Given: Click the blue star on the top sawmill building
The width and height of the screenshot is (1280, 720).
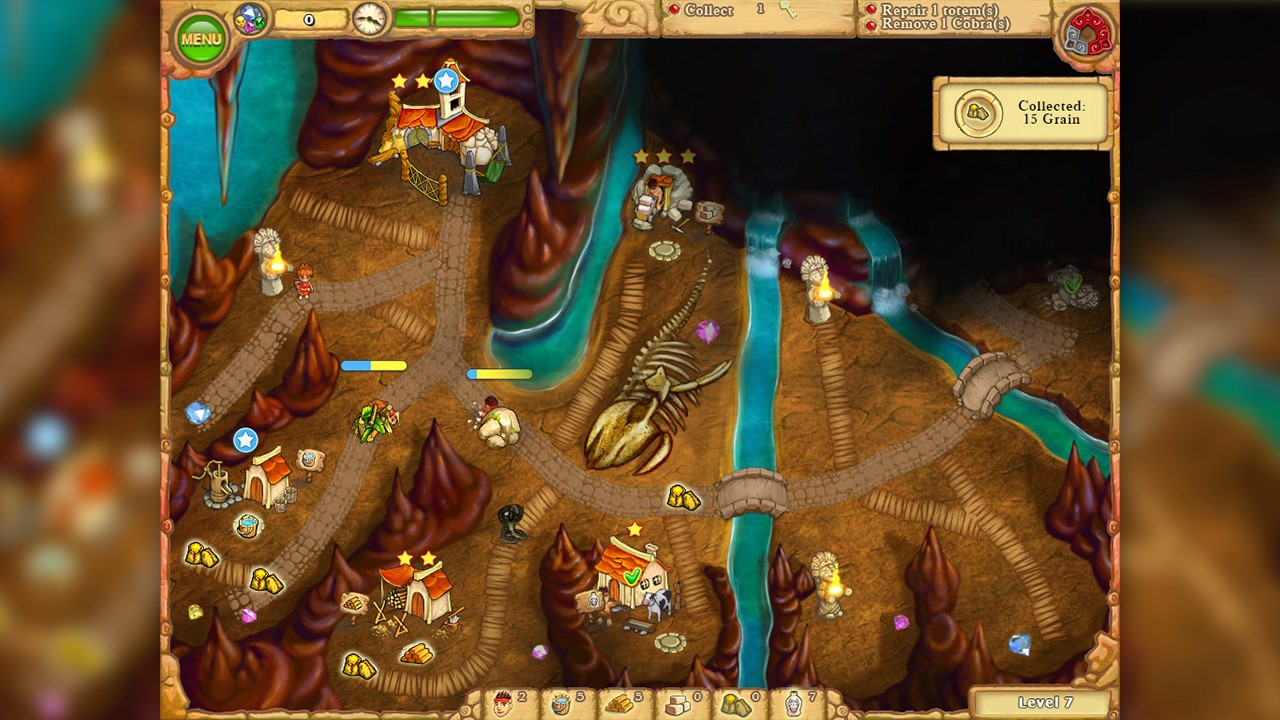Looking at the screenshot, I should [444, 79].
